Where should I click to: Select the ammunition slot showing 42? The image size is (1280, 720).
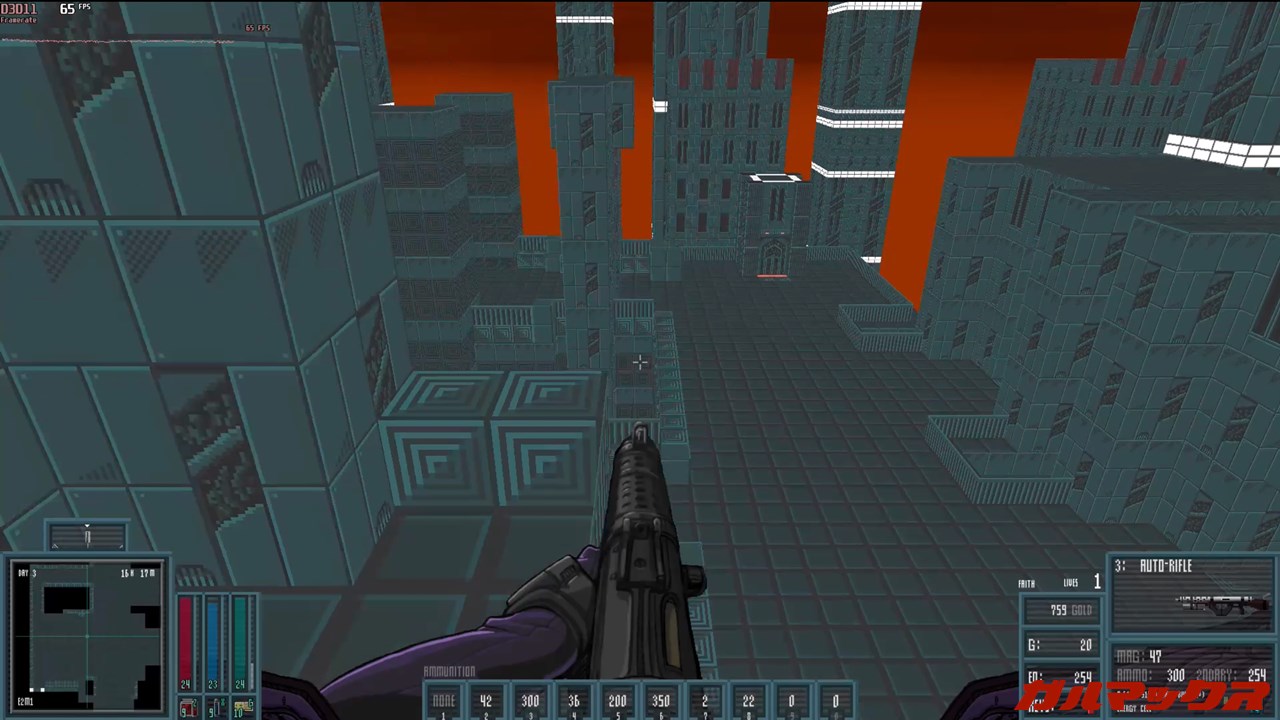pyautogui.click(x=486, y=702)
